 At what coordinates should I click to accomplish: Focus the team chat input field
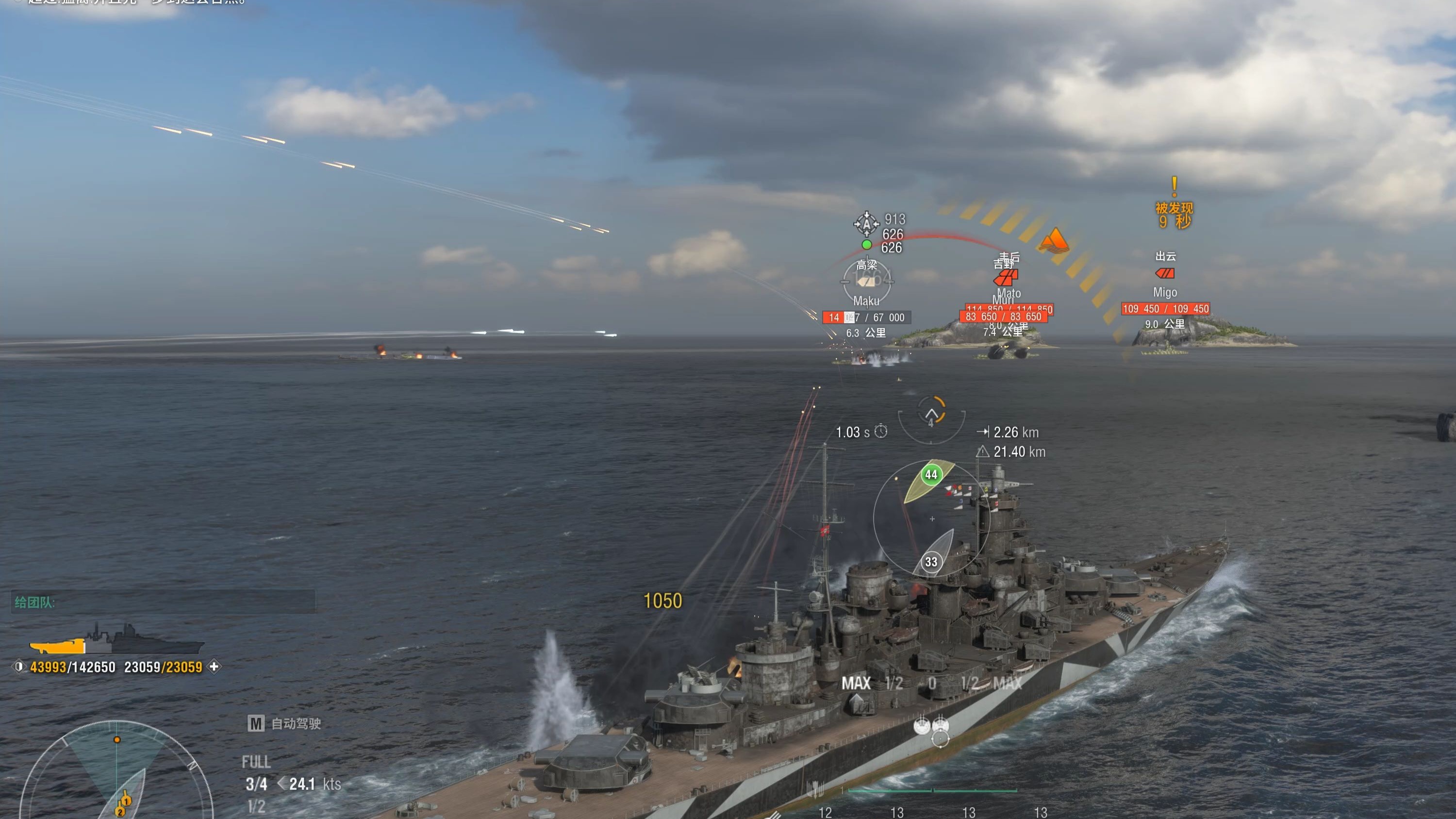tap(164, 602)
